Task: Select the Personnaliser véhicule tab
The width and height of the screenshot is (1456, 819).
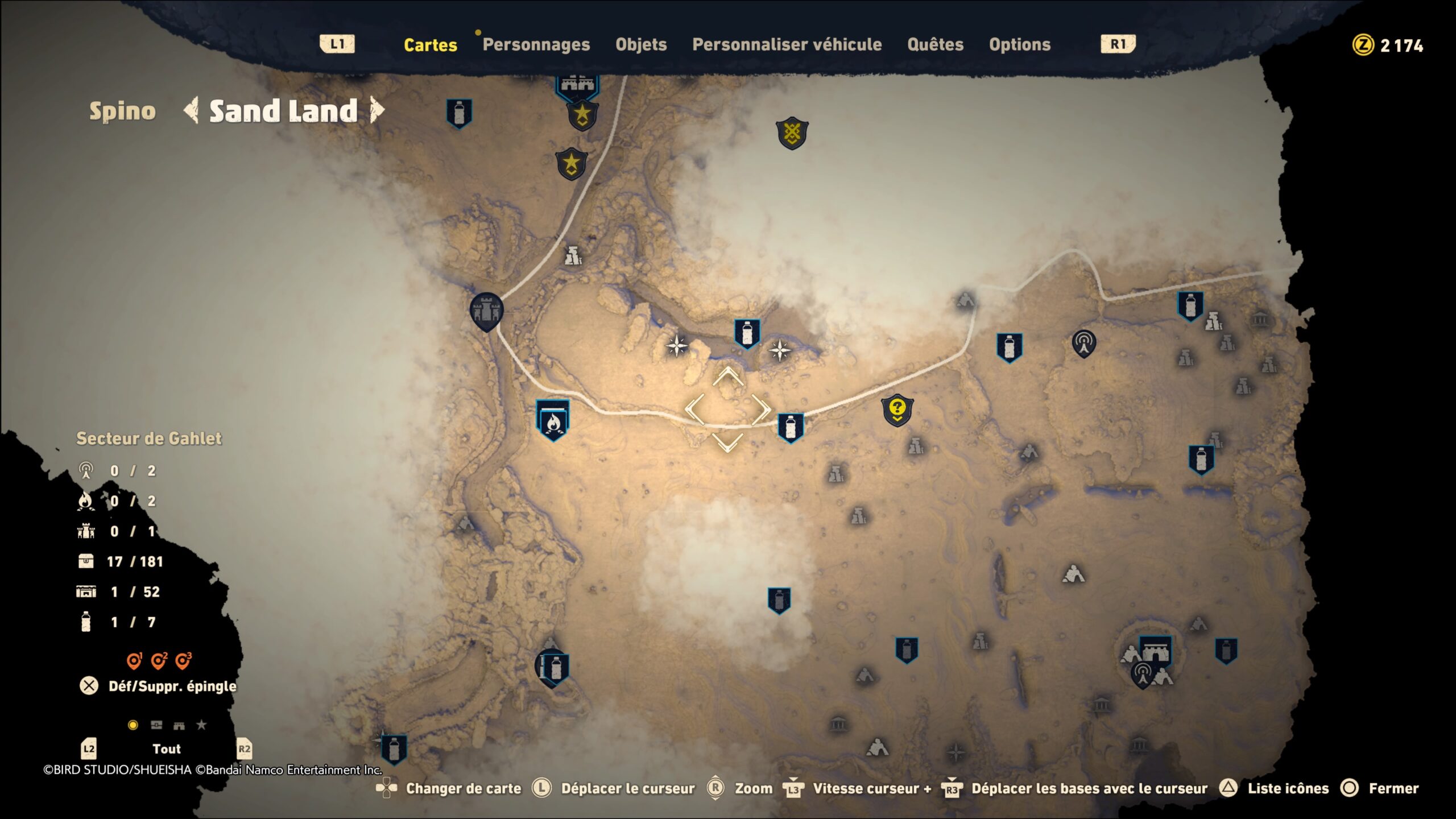Action: tap(787, 44)
